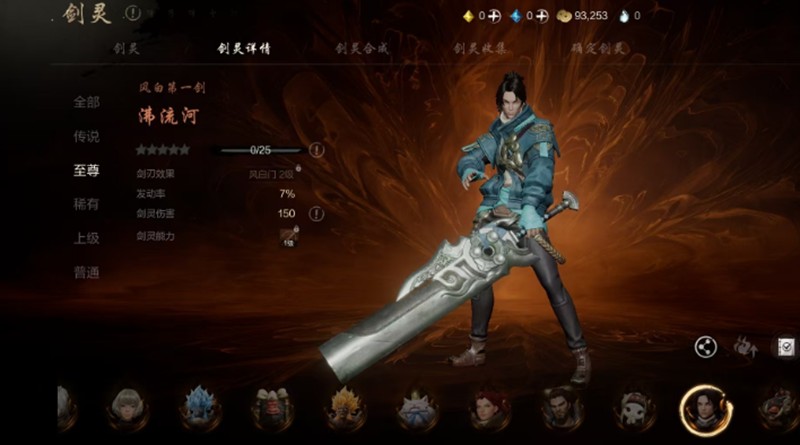Click the upgrade arrow icon

746,347
